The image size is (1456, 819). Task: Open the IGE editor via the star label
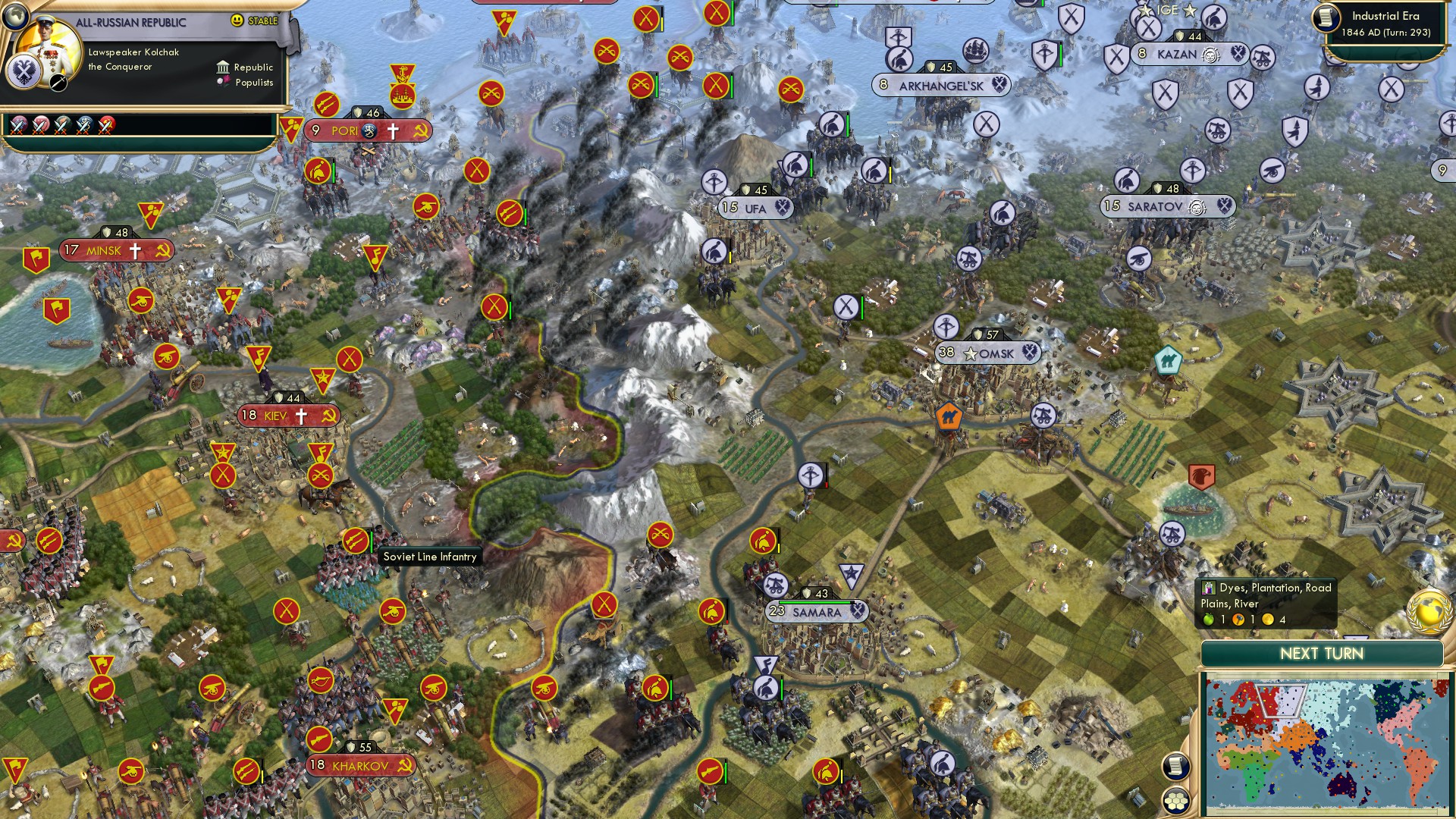tap(1168, 10)
